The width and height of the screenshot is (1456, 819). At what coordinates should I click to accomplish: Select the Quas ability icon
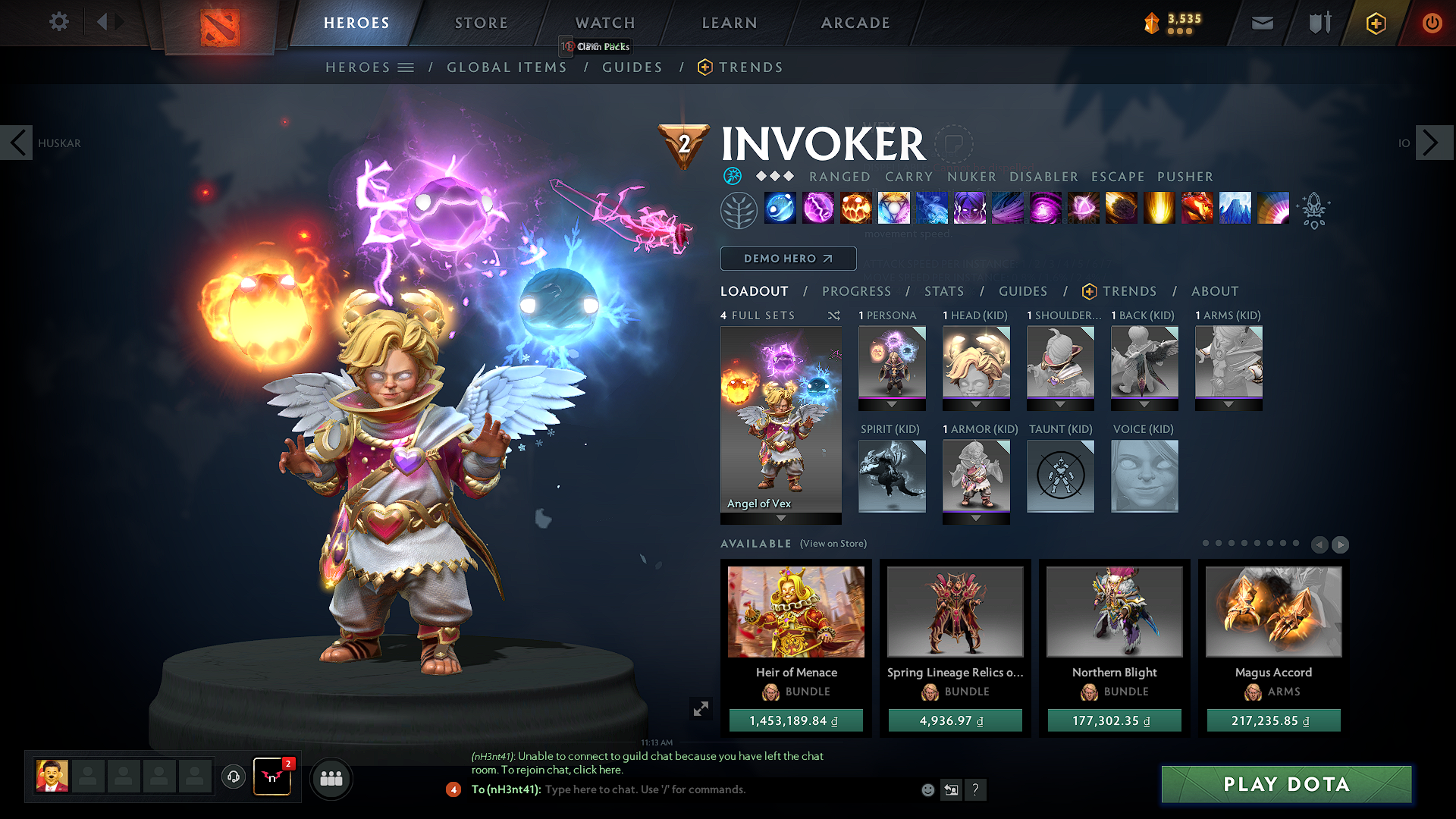(x=781, y=209)
